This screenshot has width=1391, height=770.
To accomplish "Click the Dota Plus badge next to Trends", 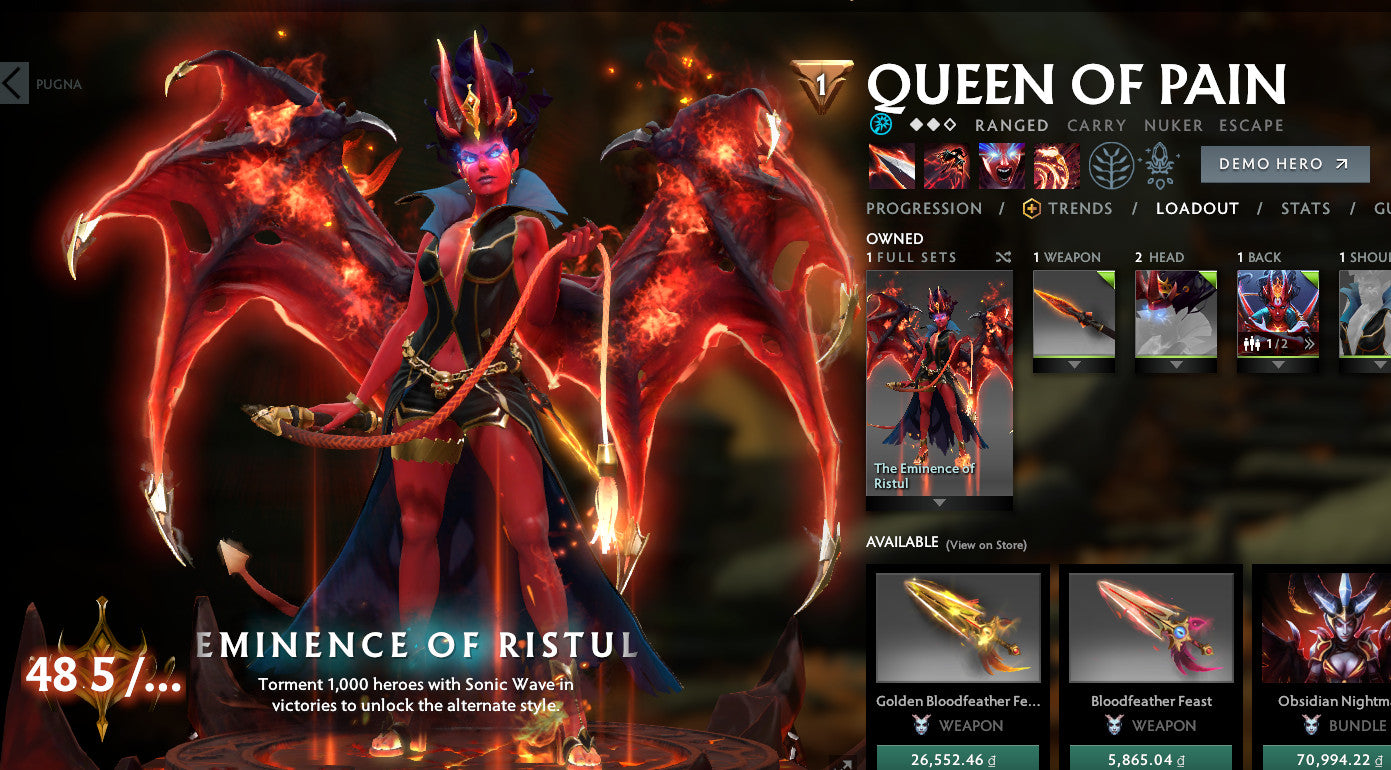I will [x=1030, y=208].
